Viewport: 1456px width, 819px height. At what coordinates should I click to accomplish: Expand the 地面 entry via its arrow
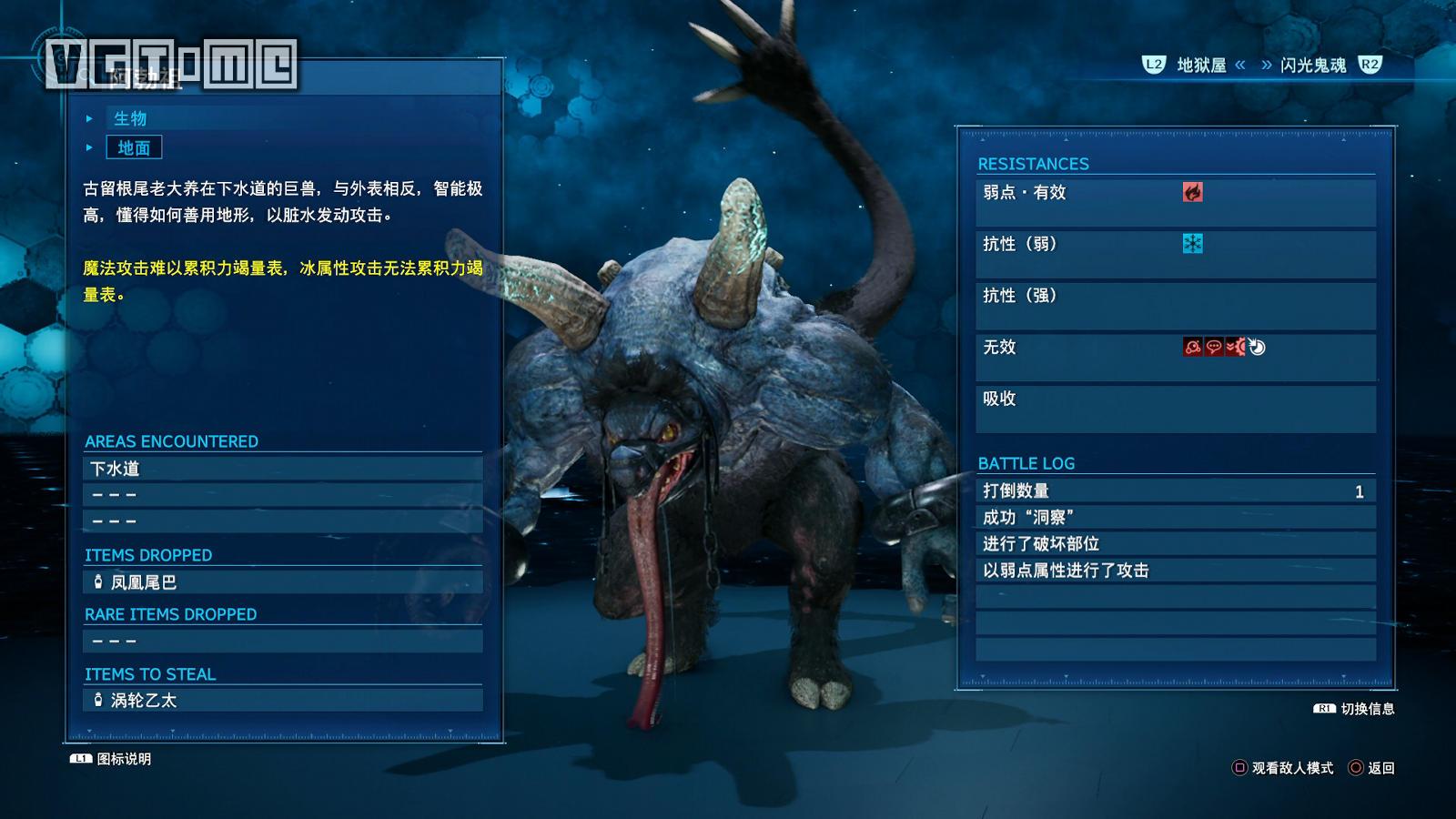click(x=89, y=148)
